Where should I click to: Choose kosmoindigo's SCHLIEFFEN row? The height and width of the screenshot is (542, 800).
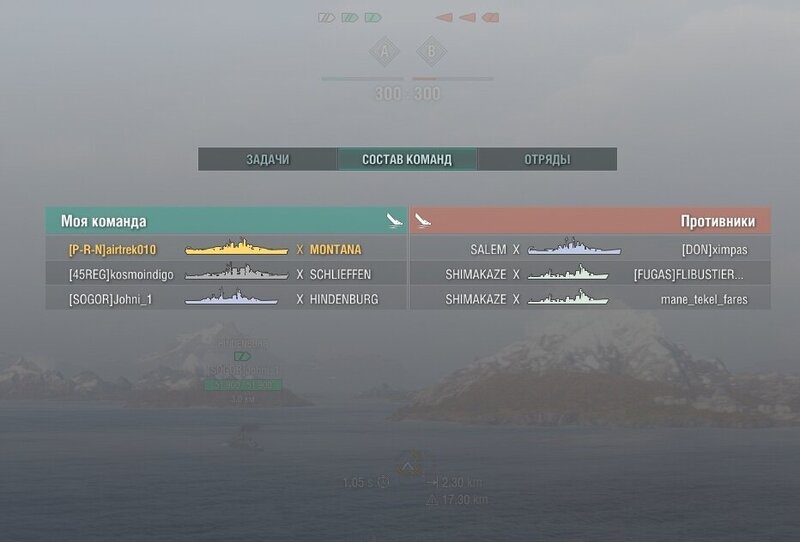pyautogui.click(x=226, y=274)
